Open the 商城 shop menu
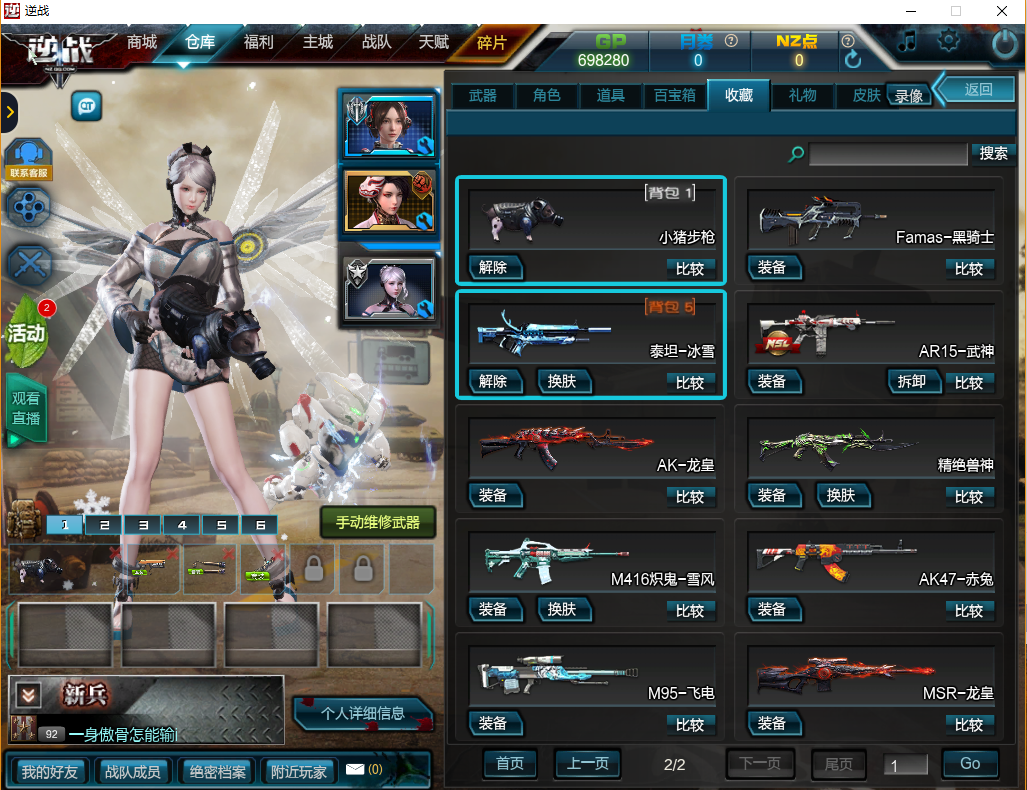Image resolution: width=1027 pixels, height=790 pixels. point(142,43)
